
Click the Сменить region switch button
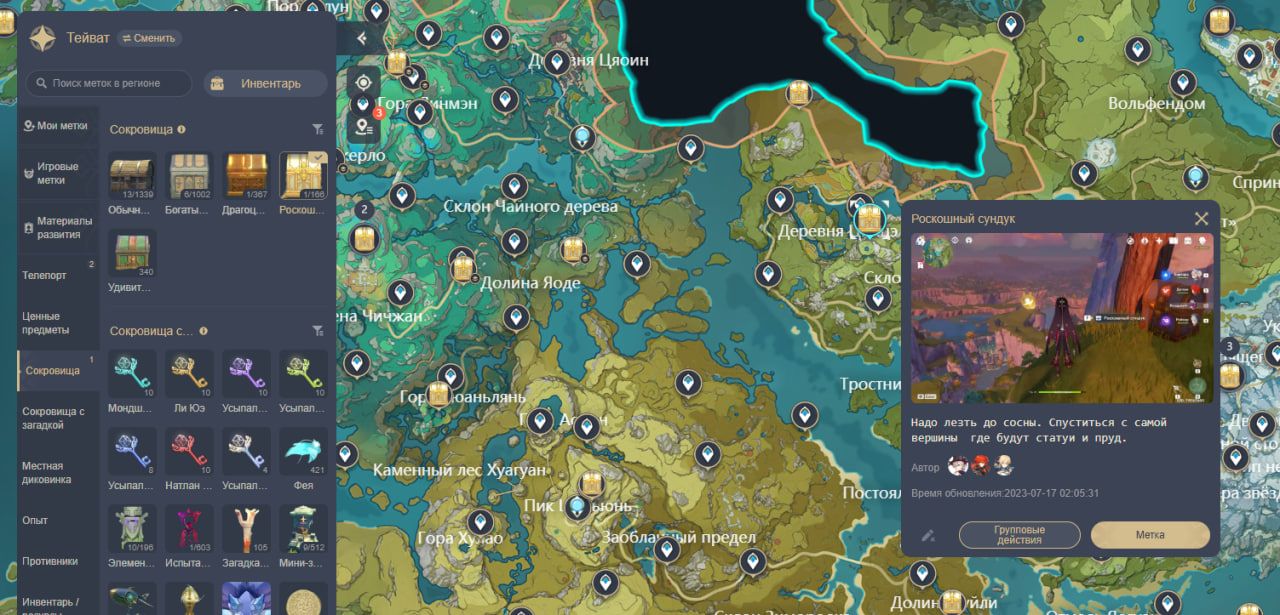click(x=150, y=38)
